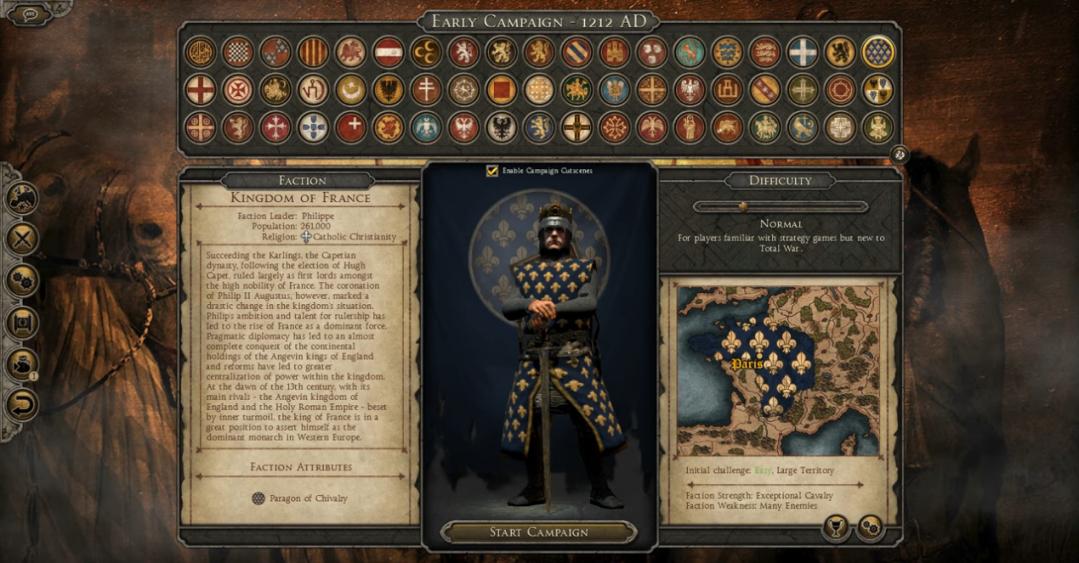Open the campaign map globe button
Viewport: 1079px width, 563px height.
coord(21,198)
